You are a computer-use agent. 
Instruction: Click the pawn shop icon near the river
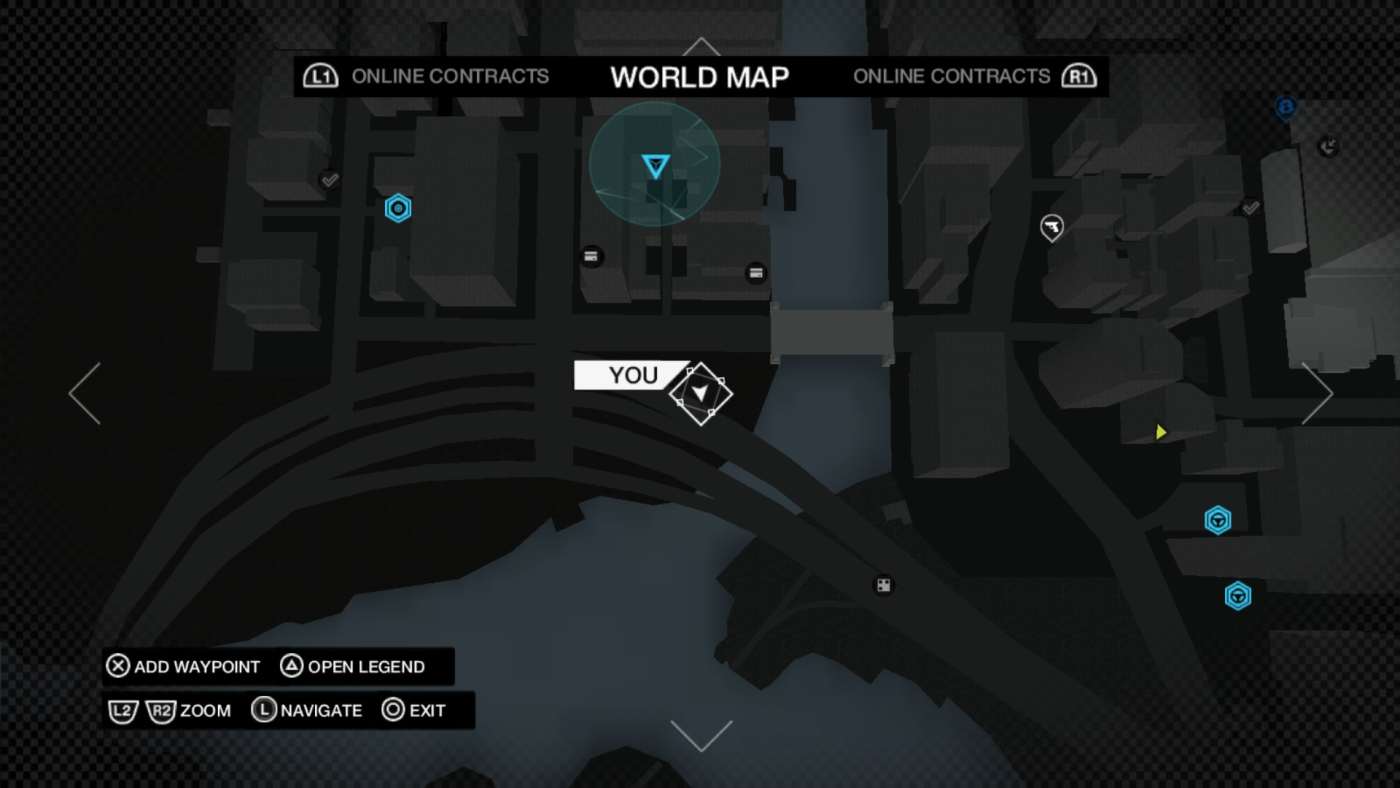(883, 584)
